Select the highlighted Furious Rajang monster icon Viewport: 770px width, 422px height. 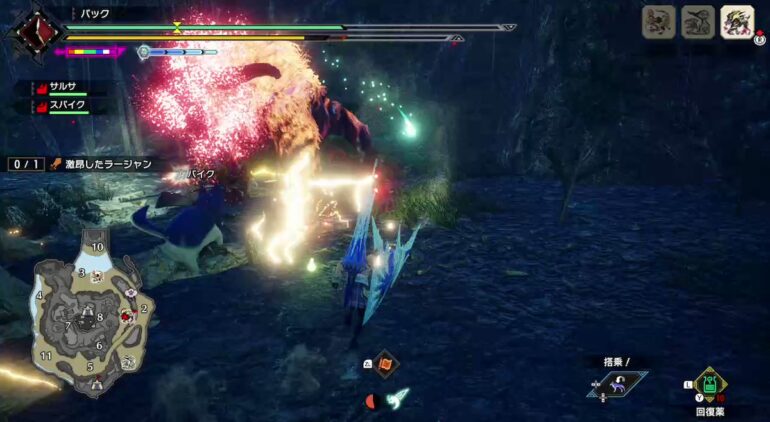pos(737,22)
